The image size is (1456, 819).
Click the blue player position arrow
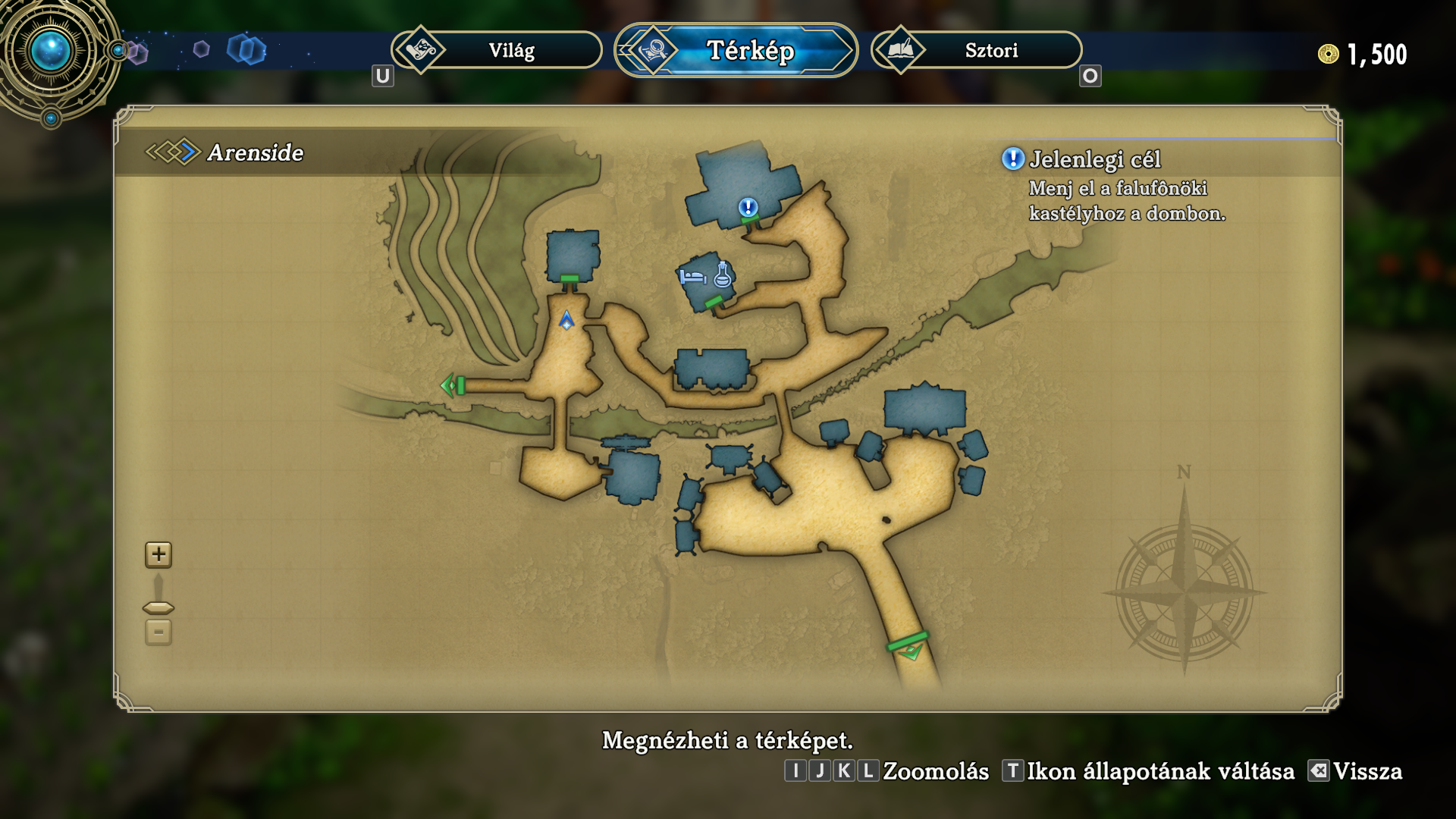pyautogui.click(x=566, y=321)
